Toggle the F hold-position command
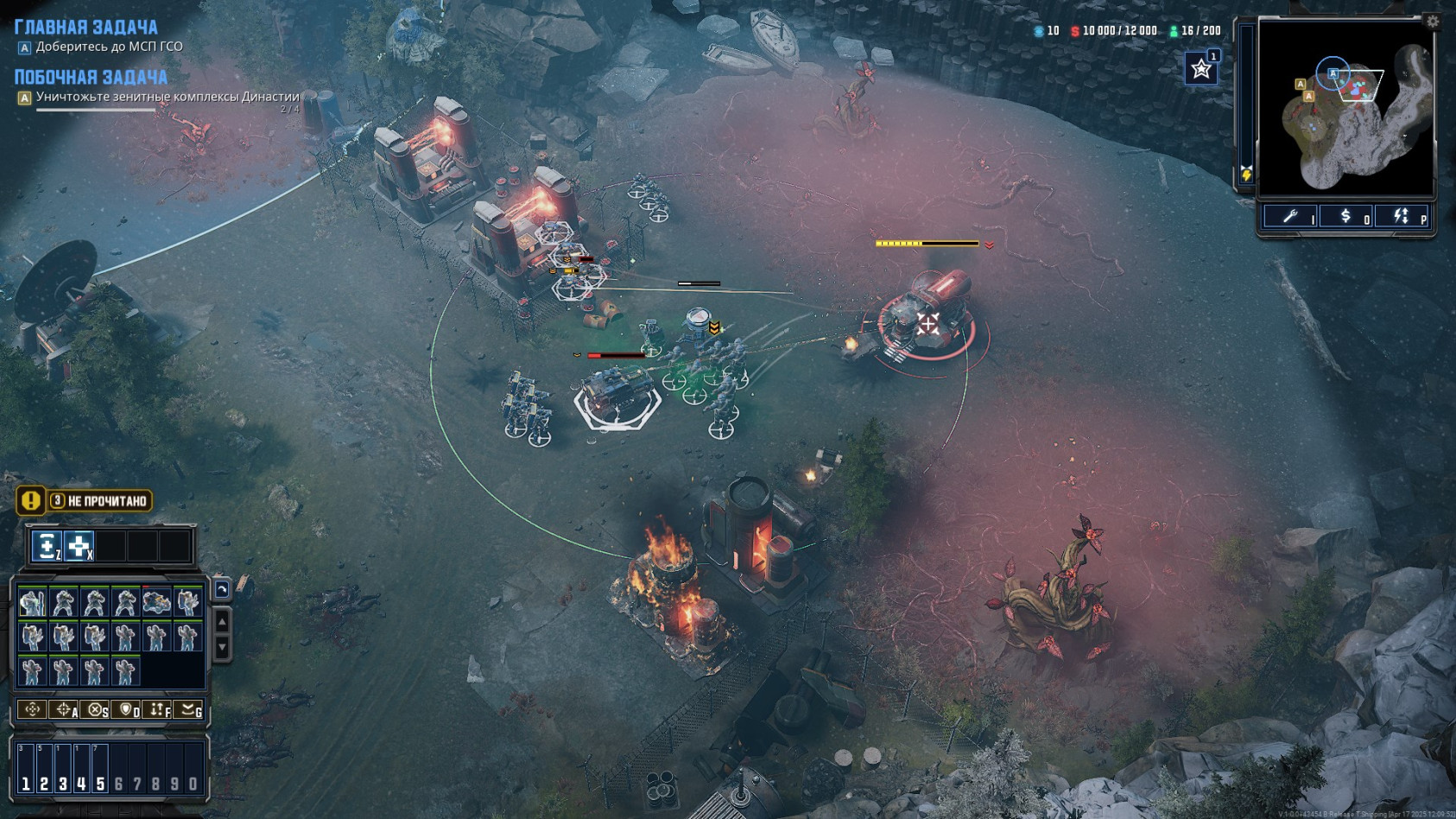This screenshot has width=1456, height=819. (x=158, y=710)
